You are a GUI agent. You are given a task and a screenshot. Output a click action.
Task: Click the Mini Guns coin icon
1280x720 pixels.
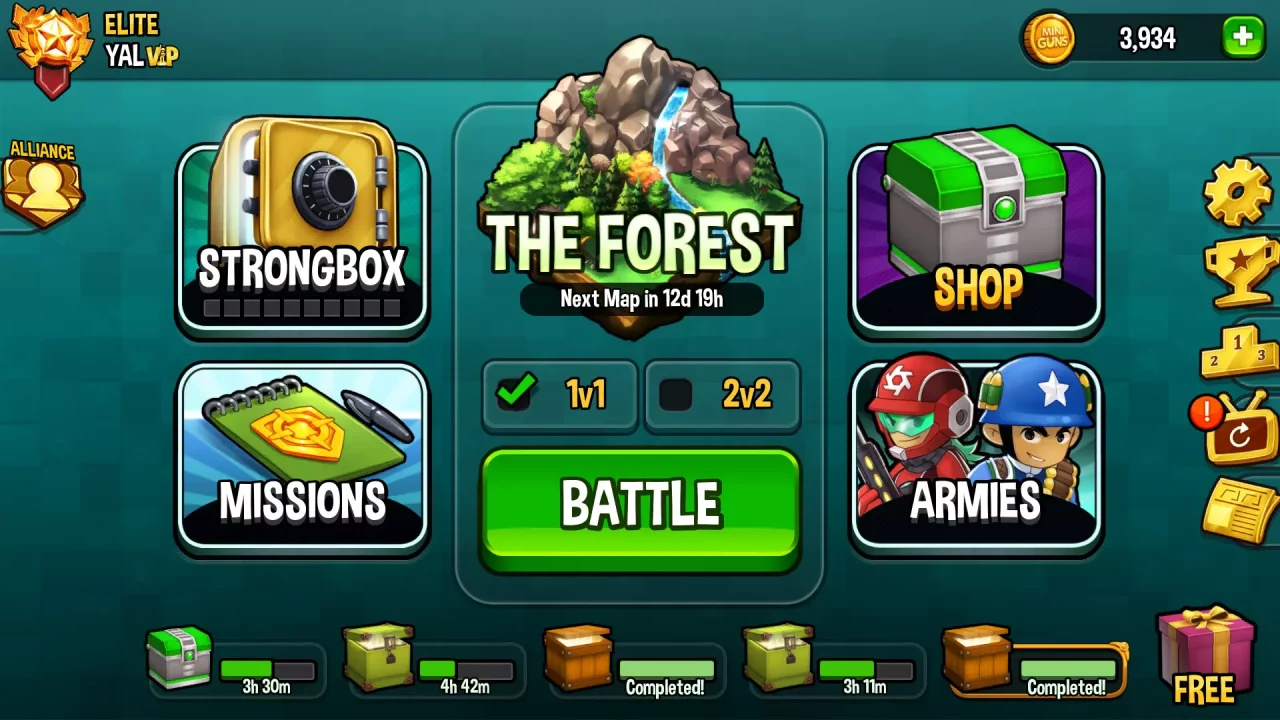[1050, 38]
